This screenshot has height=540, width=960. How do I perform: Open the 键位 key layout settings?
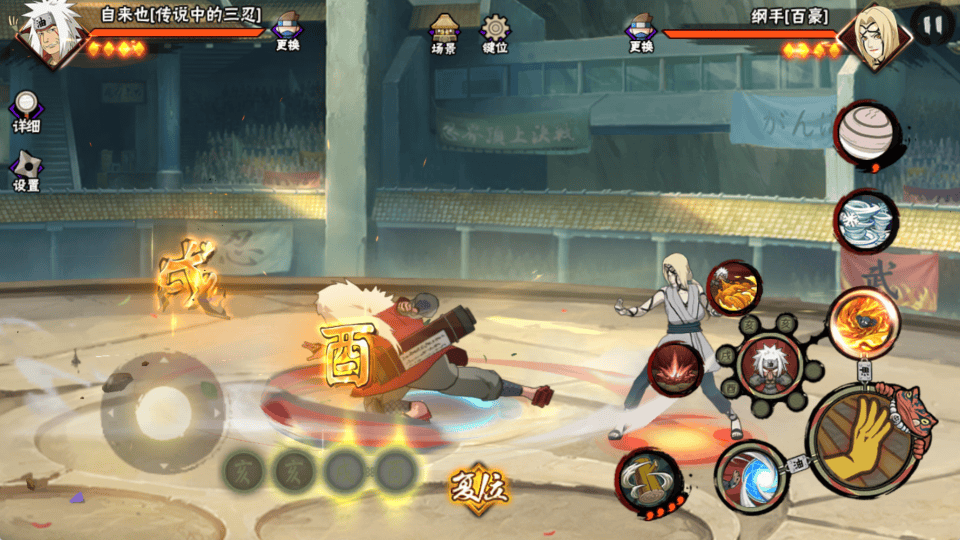pos(495,33)
